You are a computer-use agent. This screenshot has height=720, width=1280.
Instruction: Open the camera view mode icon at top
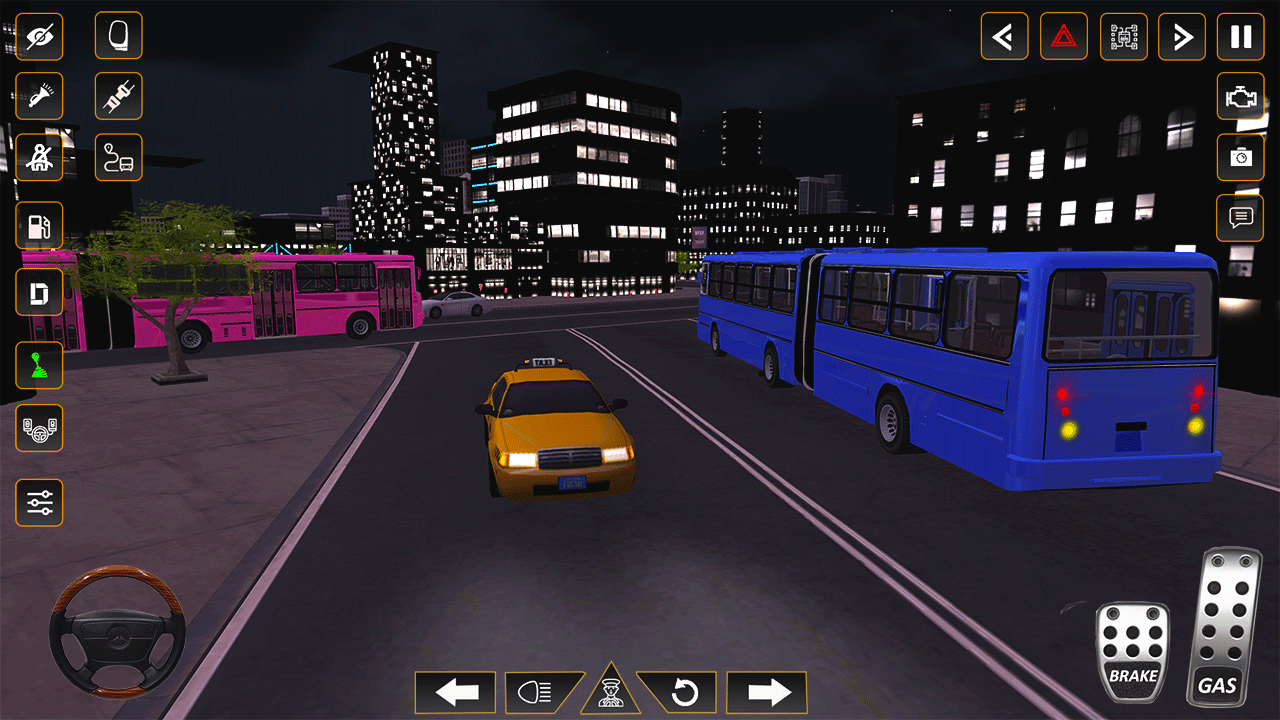click(1123, 36)
